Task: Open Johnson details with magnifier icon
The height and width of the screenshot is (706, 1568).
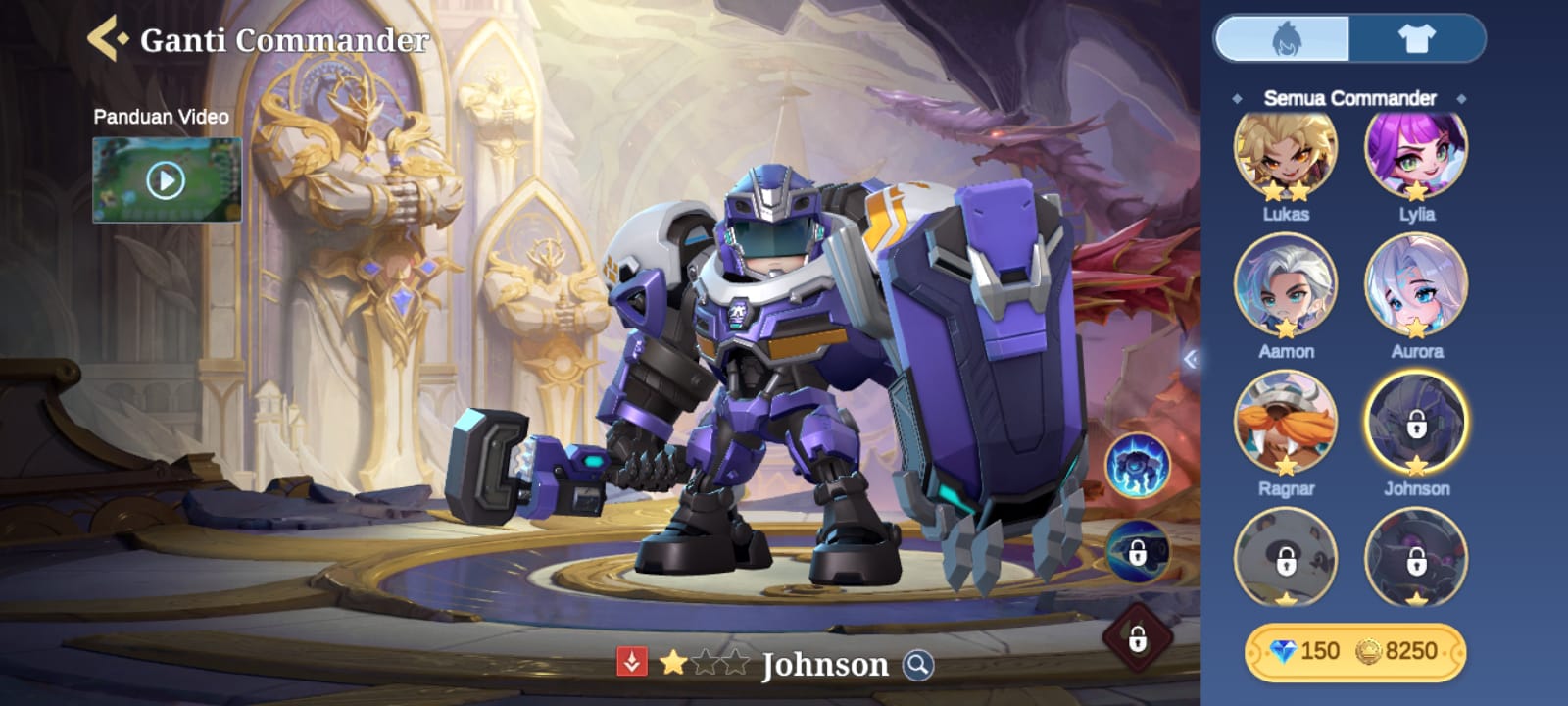Action: click(918, 665)
